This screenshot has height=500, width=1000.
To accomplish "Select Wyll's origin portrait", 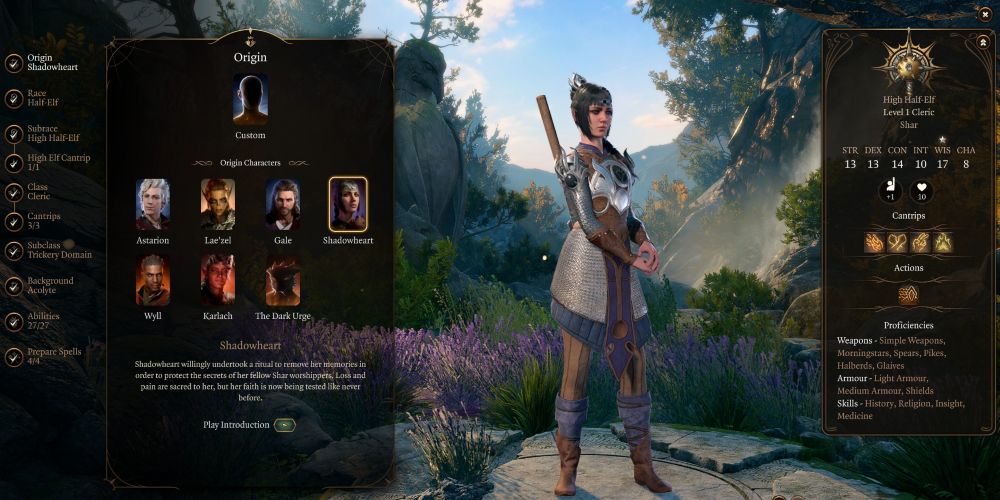I will pos(153,279).
